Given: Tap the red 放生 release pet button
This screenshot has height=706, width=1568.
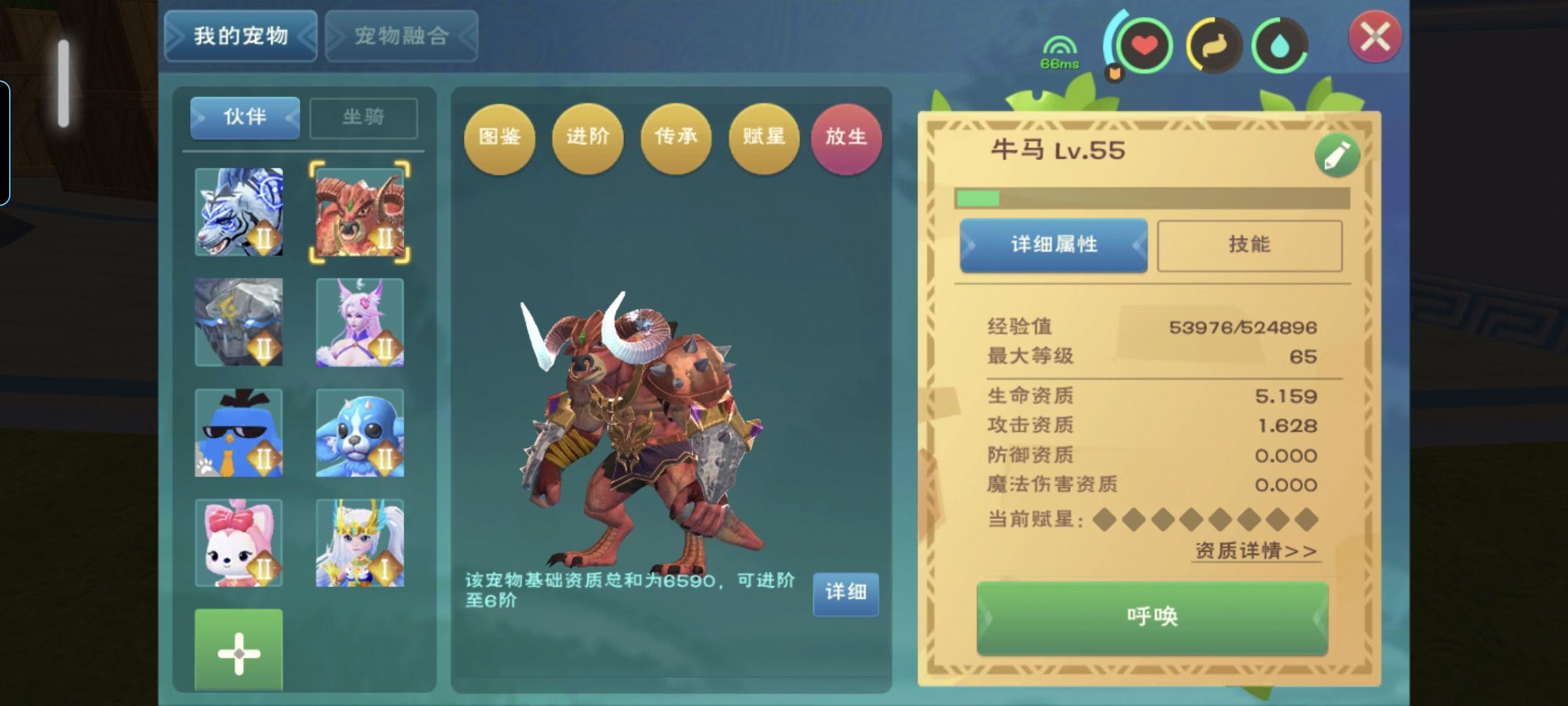Looking at the screenshot, I should click(846, 139).
